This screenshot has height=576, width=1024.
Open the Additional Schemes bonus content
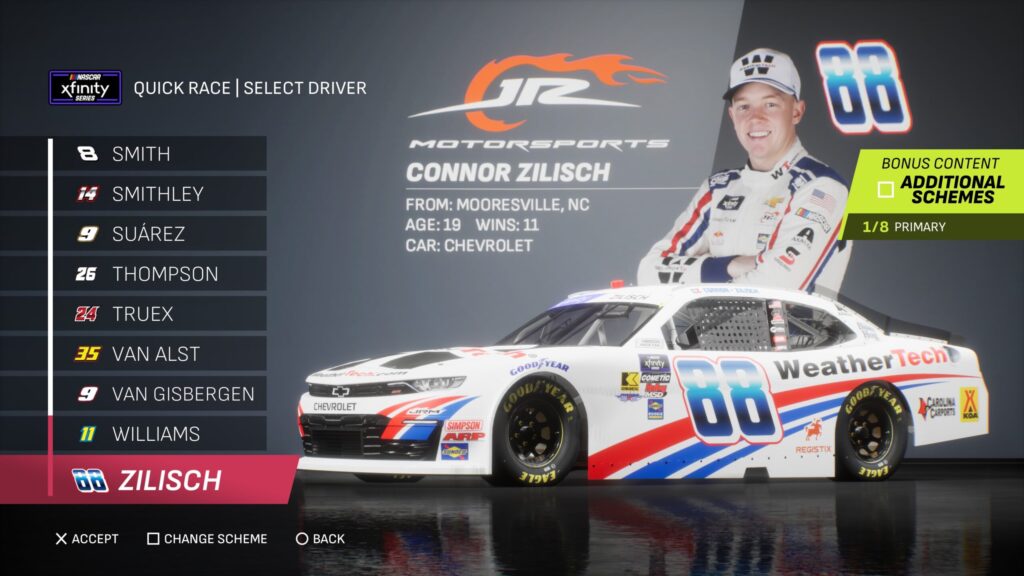pos(940,189)
